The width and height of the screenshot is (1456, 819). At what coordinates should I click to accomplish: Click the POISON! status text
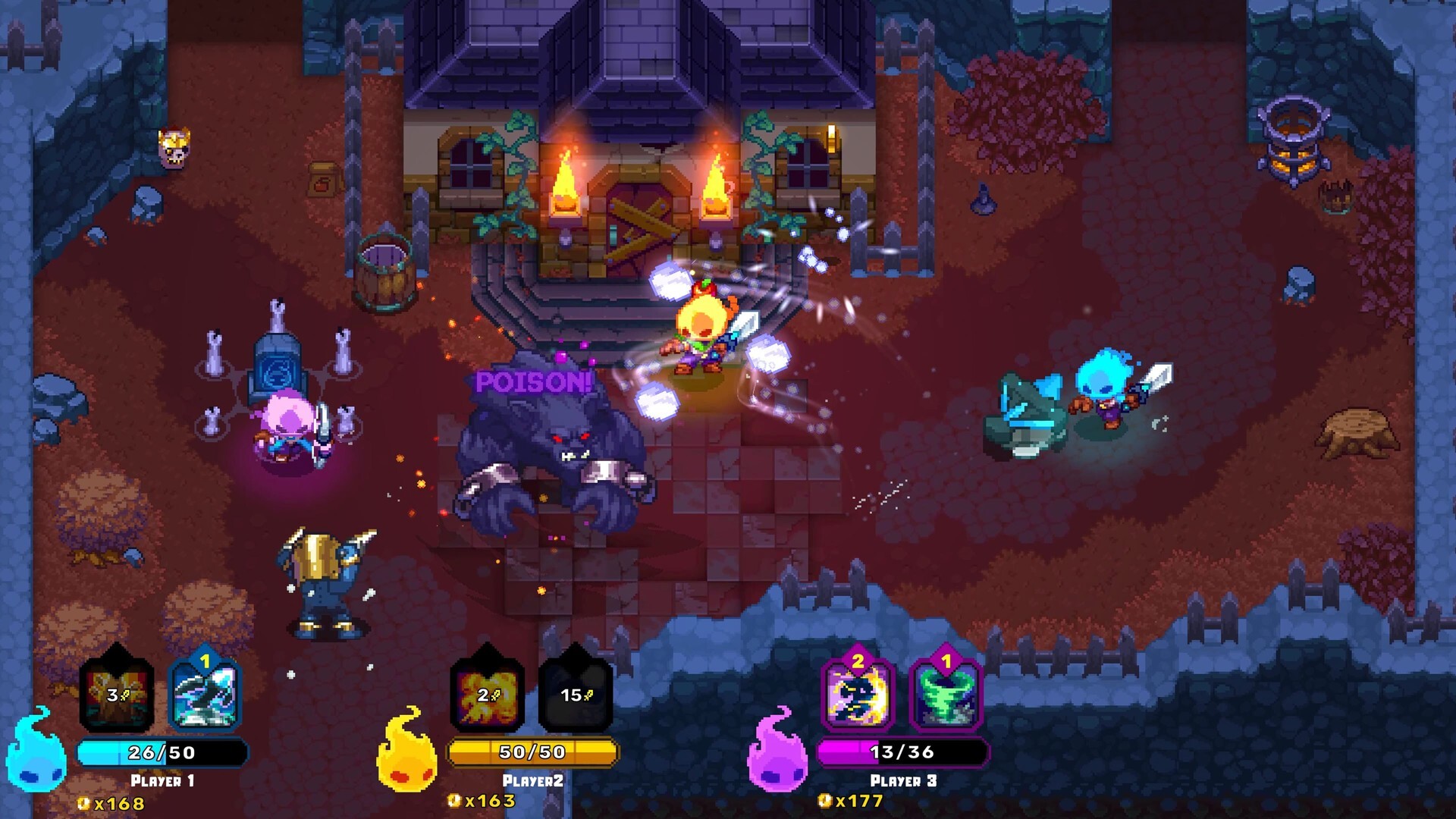(x=535, y=380)
